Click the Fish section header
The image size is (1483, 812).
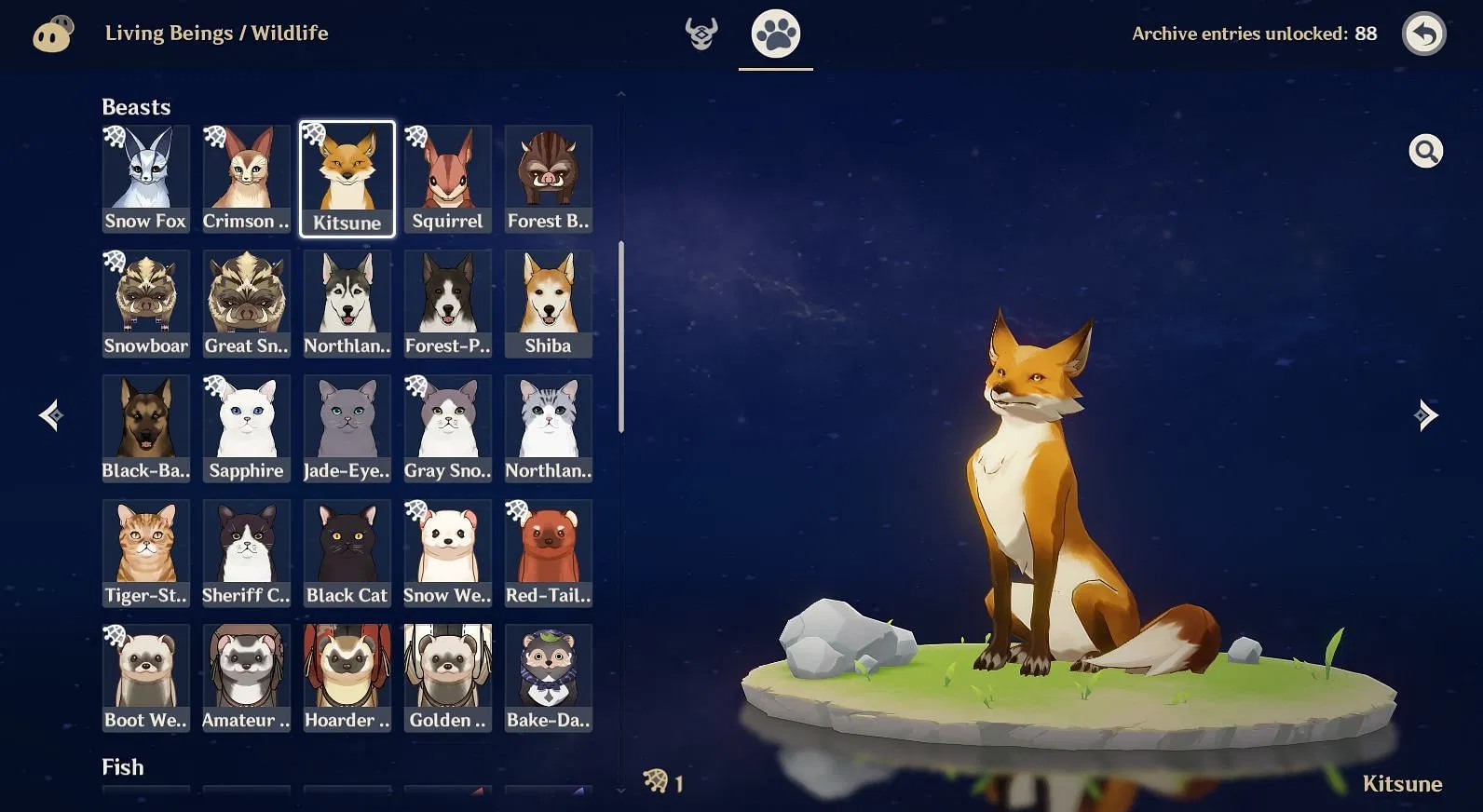tap(122, 767)
